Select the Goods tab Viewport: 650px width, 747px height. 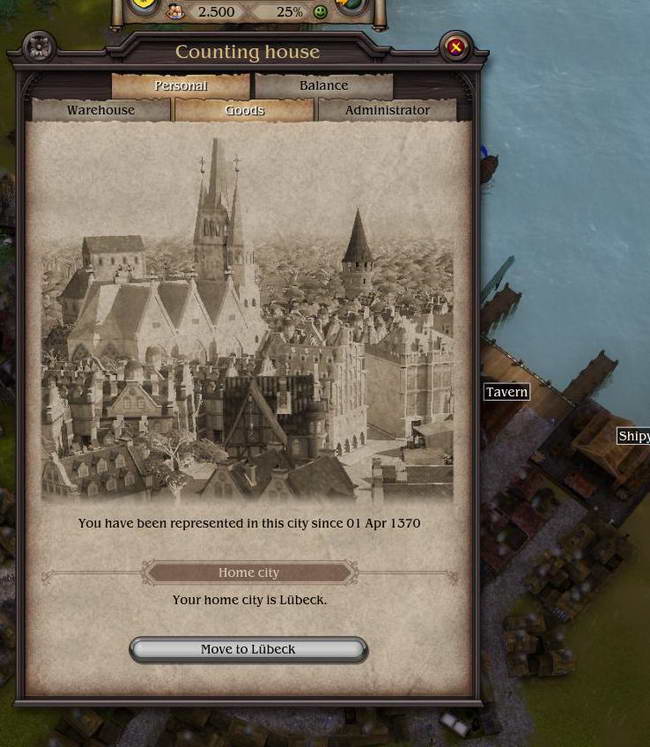(244, 110)
